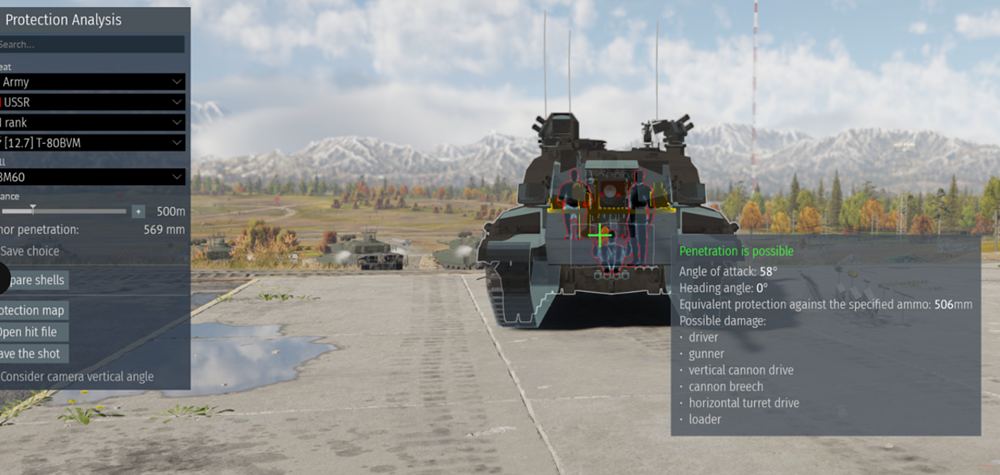The height and width of the screenshot is (475, 1000).
Task: Open the Army unit type dropdown
Action: click(x=92, y=82)
